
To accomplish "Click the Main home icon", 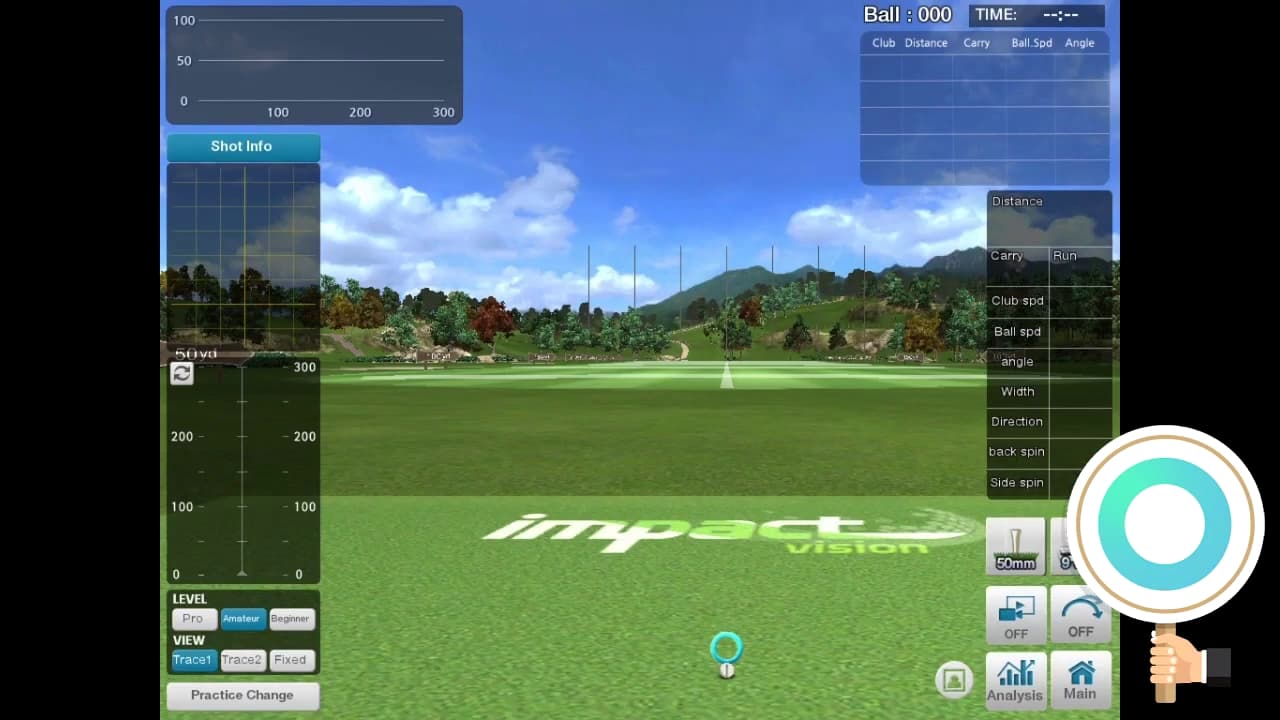I will click(1080, 680).
